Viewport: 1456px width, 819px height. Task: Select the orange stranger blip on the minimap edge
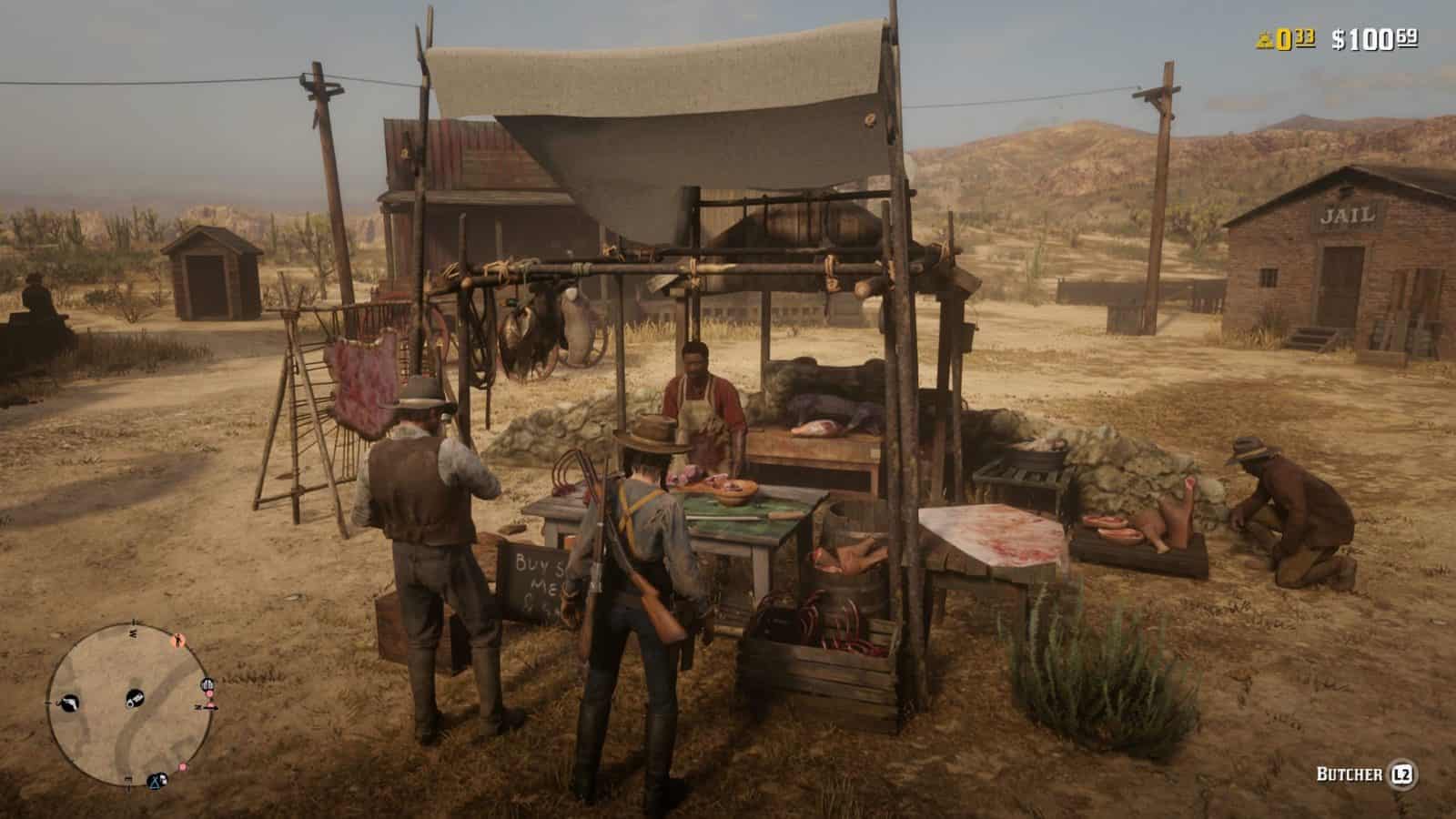pos(177,639)
